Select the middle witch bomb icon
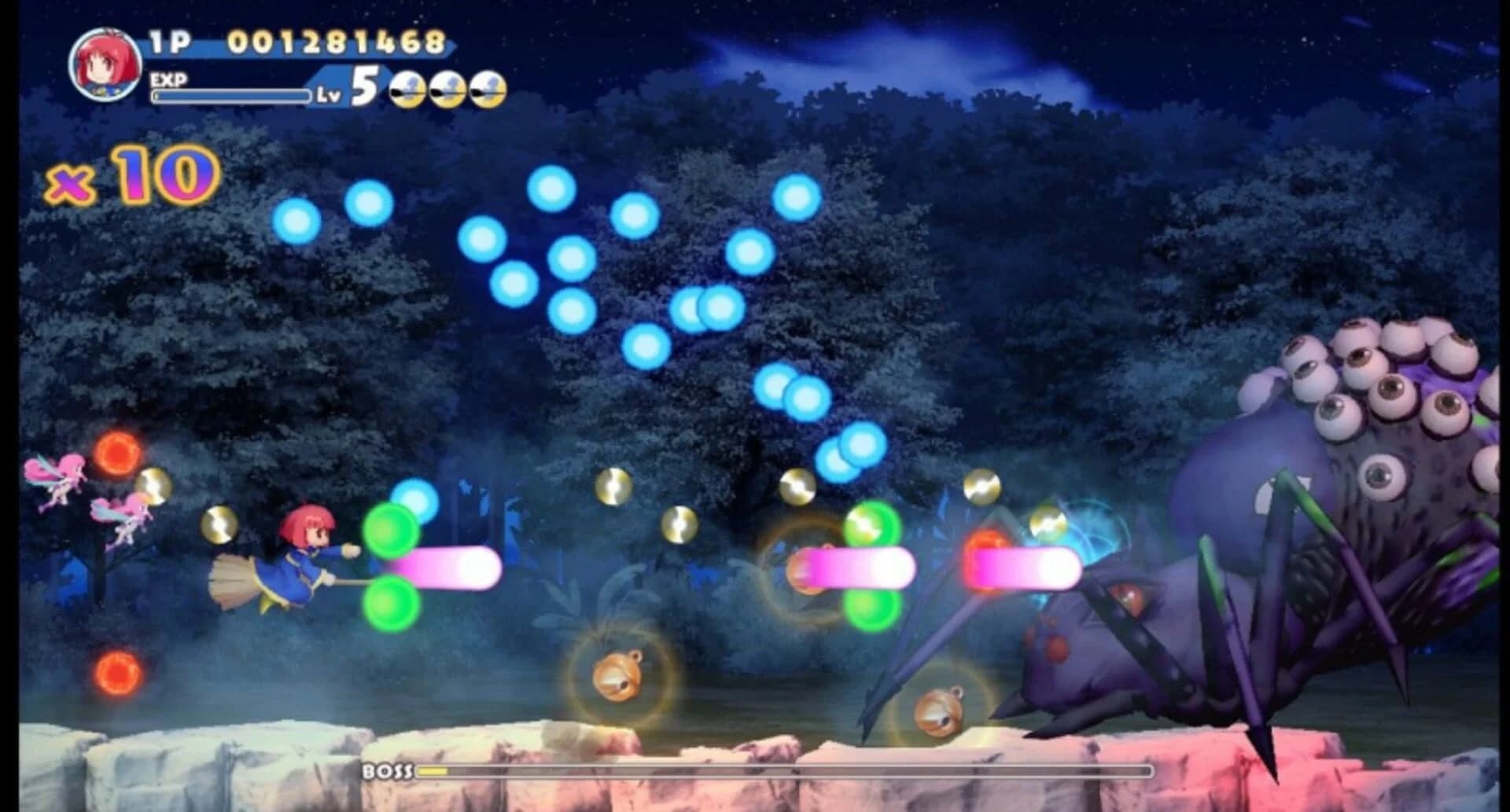 point(445,89)
